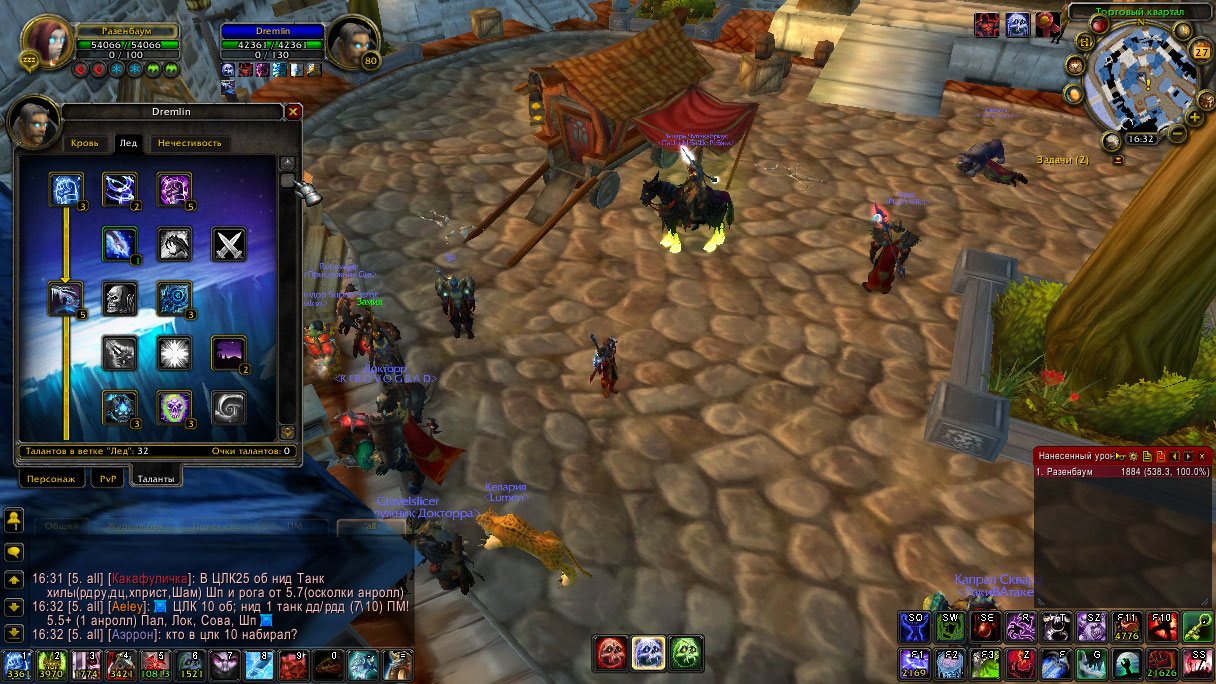Activate the red skull presence button
This screenshot has height=684, width=1216.
coord(612,653)
